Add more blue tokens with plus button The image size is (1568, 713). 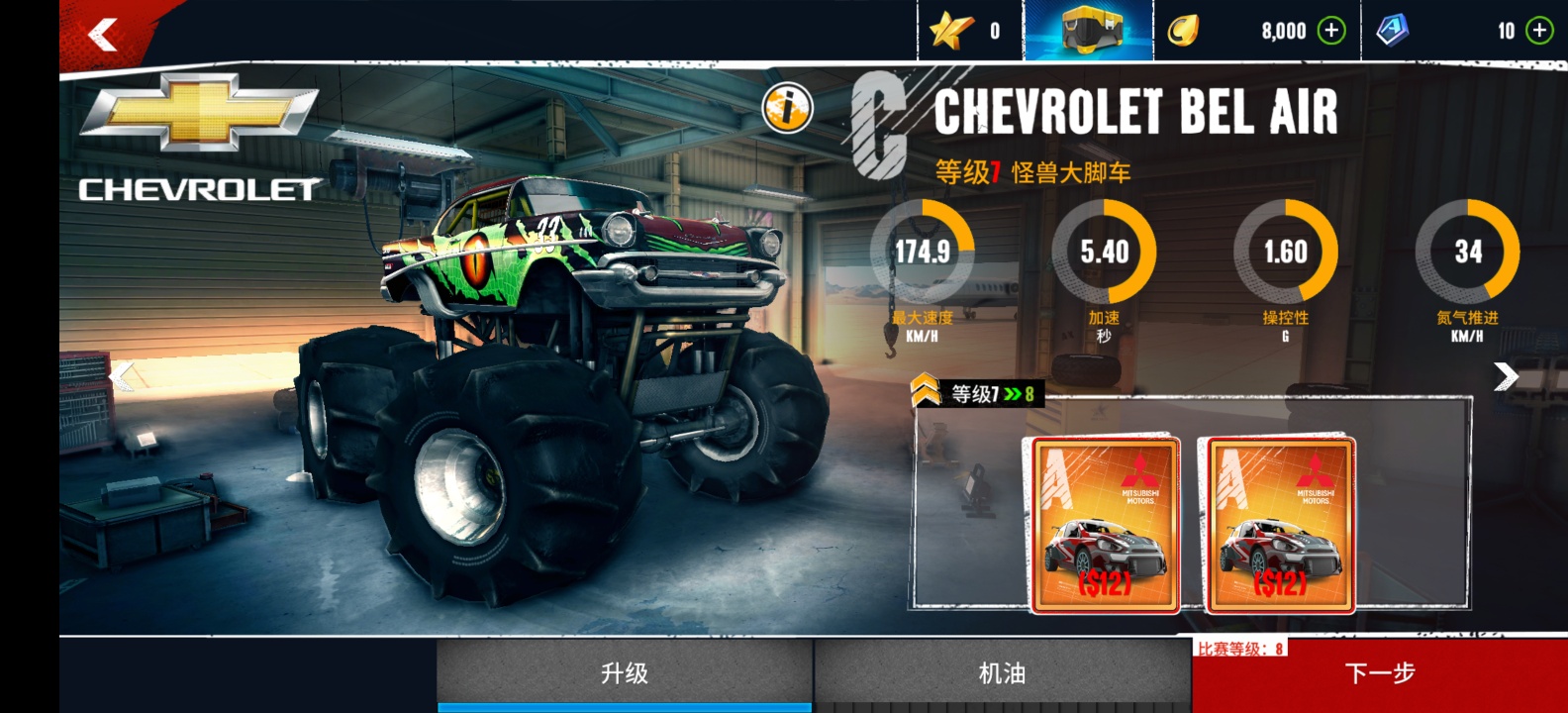tap(1539, 31)
